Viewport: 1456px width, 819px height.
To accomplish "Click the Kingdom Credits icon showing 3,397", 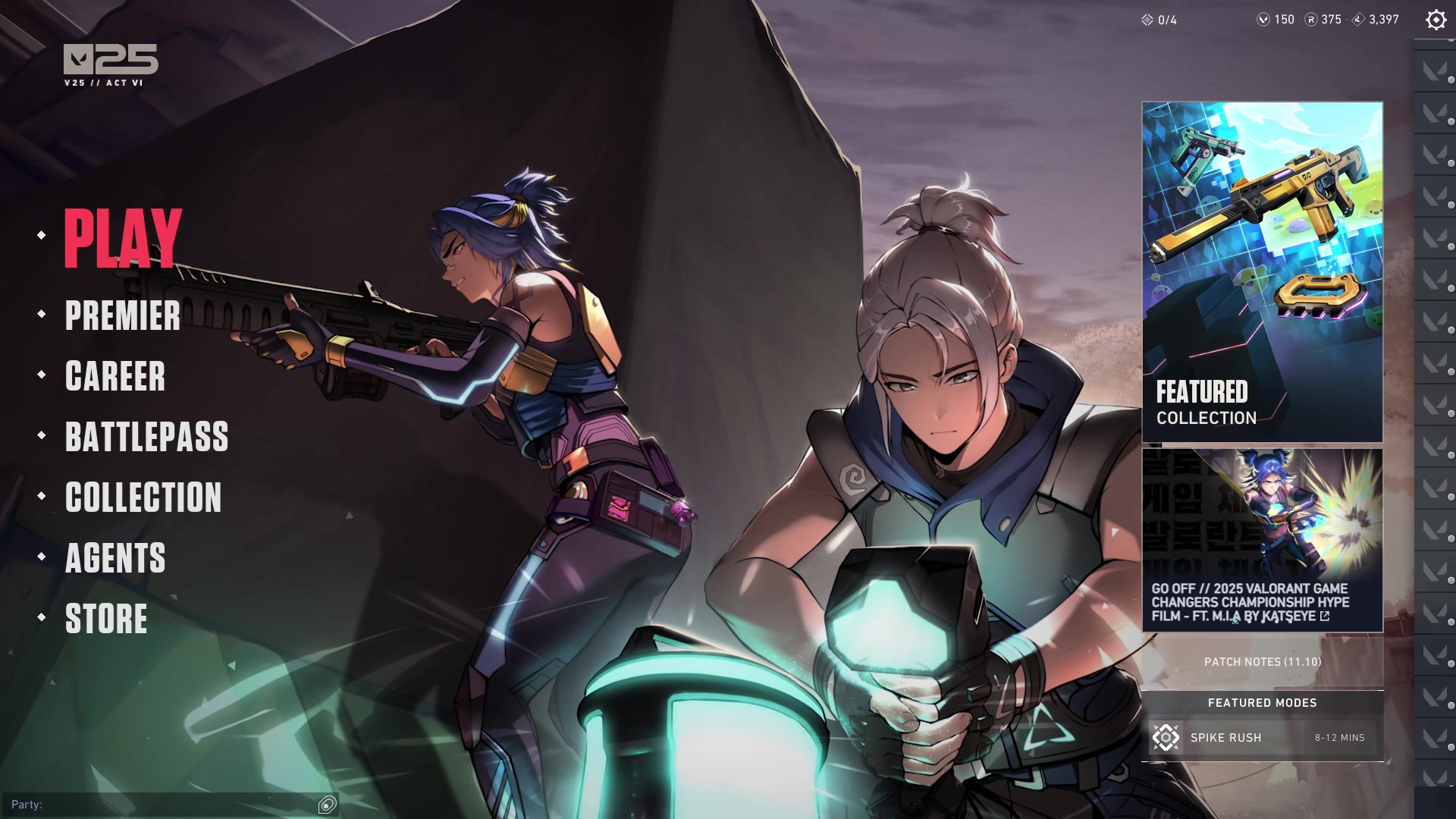I will [x=1357, y=20].
